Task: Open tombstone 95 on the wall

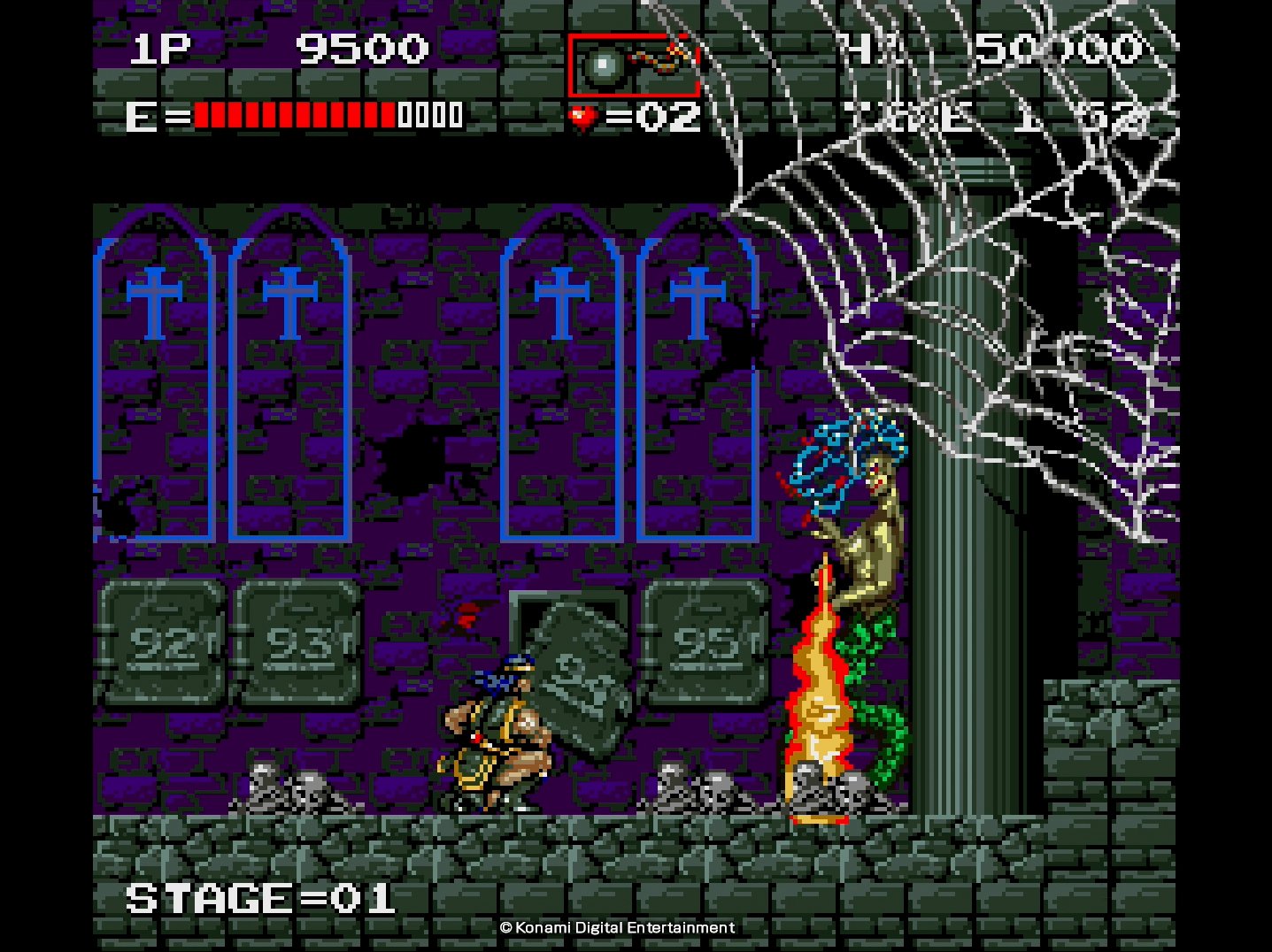Action: (x=708, y=641)
